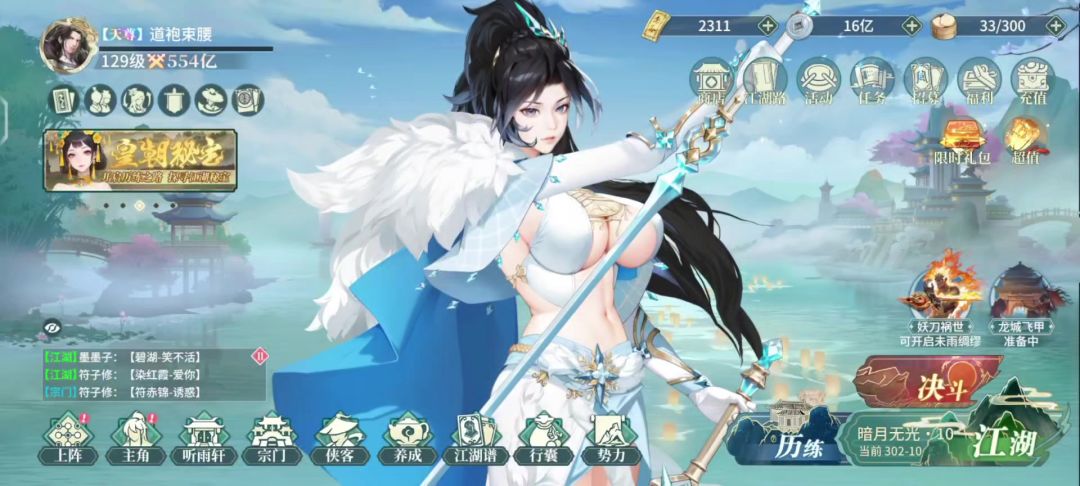The width and height of the screenshot is (1080, 486).
Task: Pause the chat feed with the red button
Action: click(260, 355)
